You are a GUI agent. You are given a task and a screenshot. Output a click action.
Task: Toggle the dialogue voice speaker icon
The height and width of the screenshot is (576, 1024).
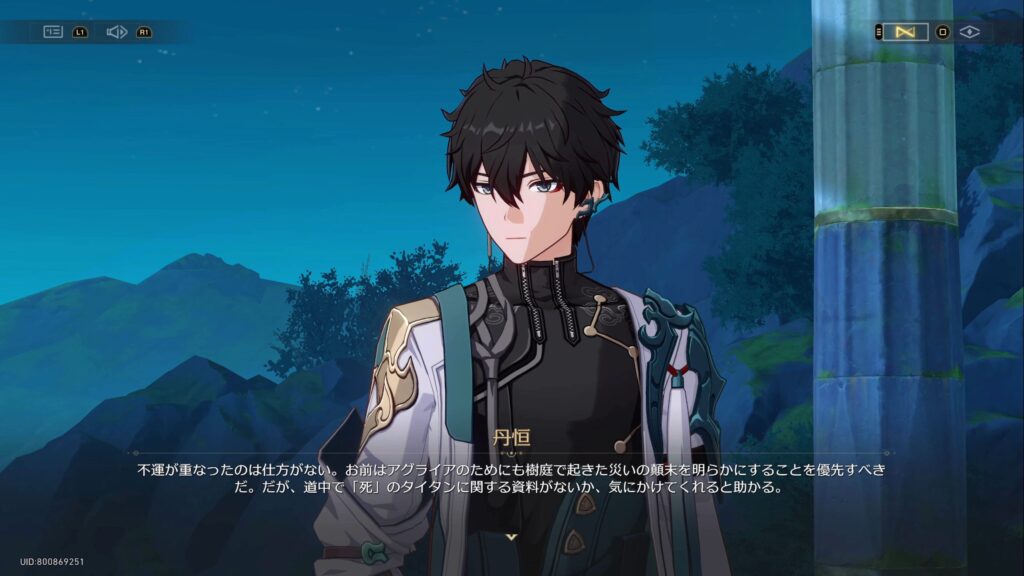point(116,32)
